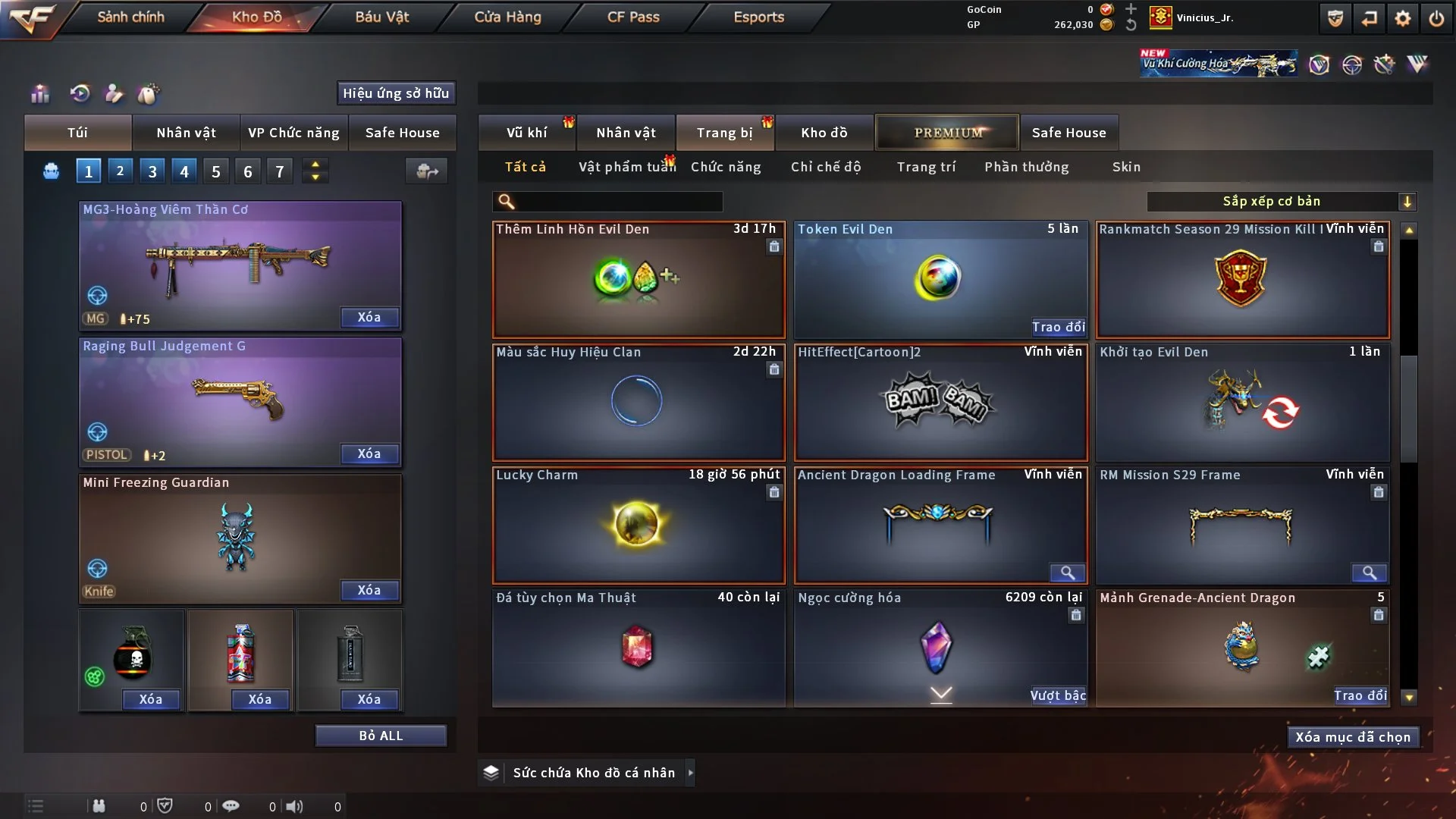Screen dimensions: 1456x819
Task: Select the Lucky Charm item
Action: point(638,525)
